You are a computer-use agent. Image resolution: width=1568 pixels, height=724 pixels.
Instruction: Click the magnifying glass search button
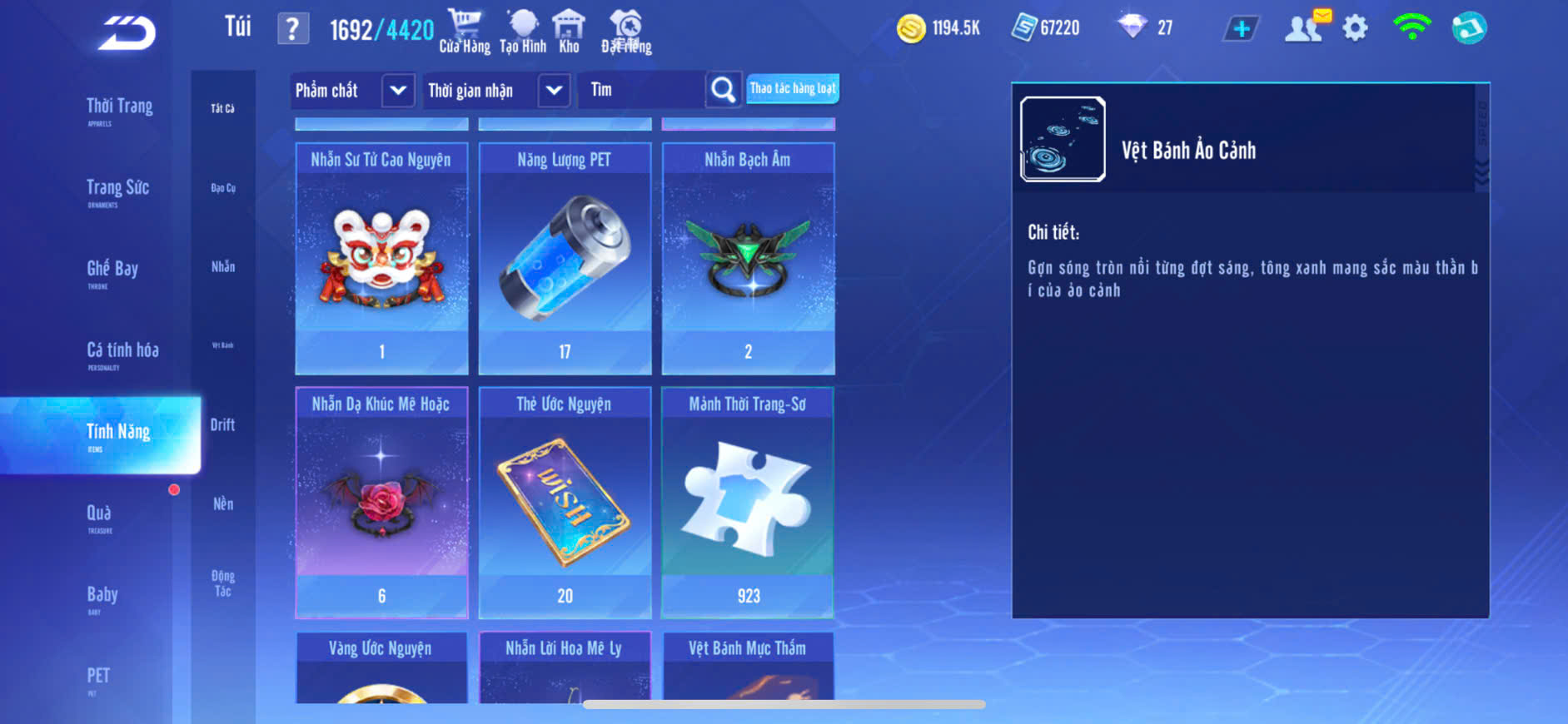point(723,90)
